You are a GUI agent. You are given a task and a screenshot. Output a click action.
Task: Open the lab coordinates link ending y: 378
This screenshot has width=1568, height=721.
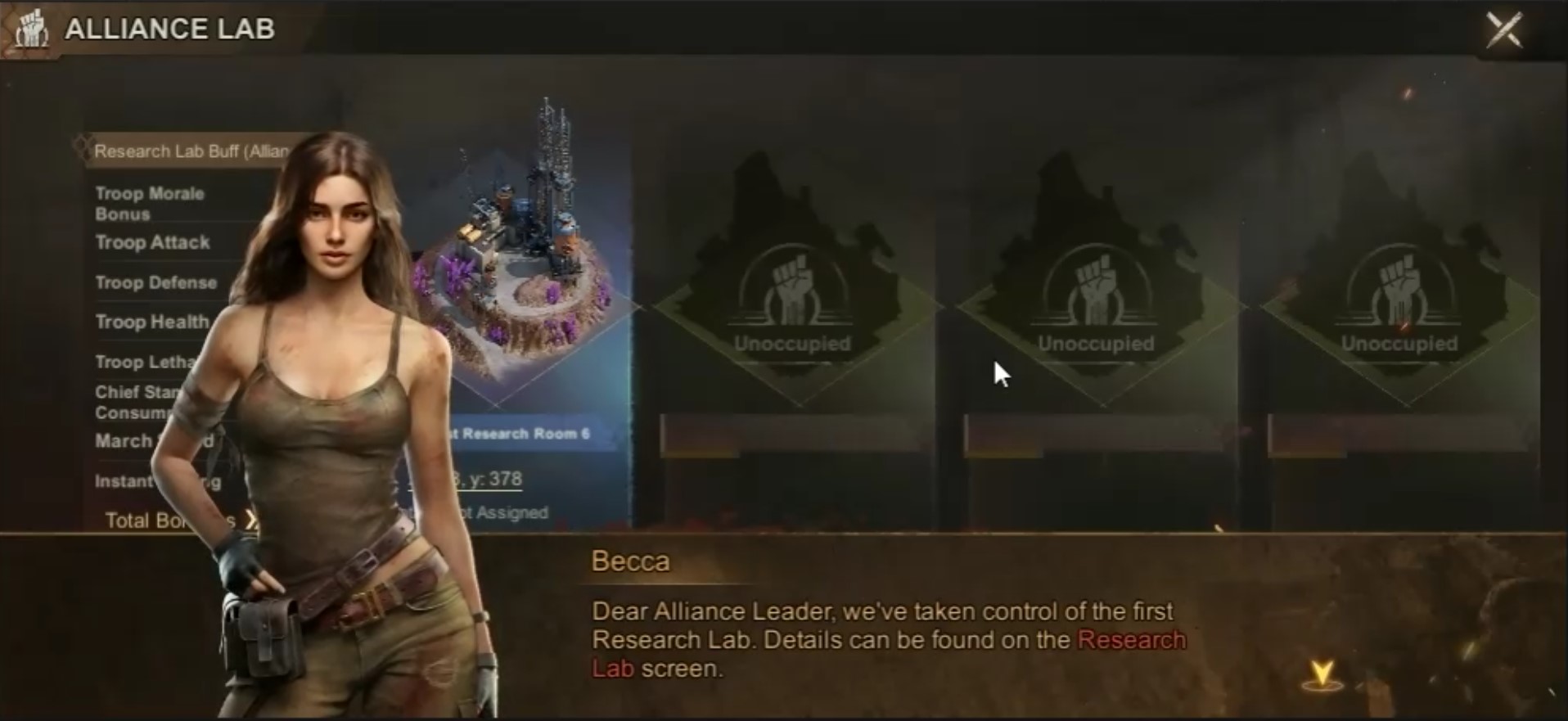[489, 479]
